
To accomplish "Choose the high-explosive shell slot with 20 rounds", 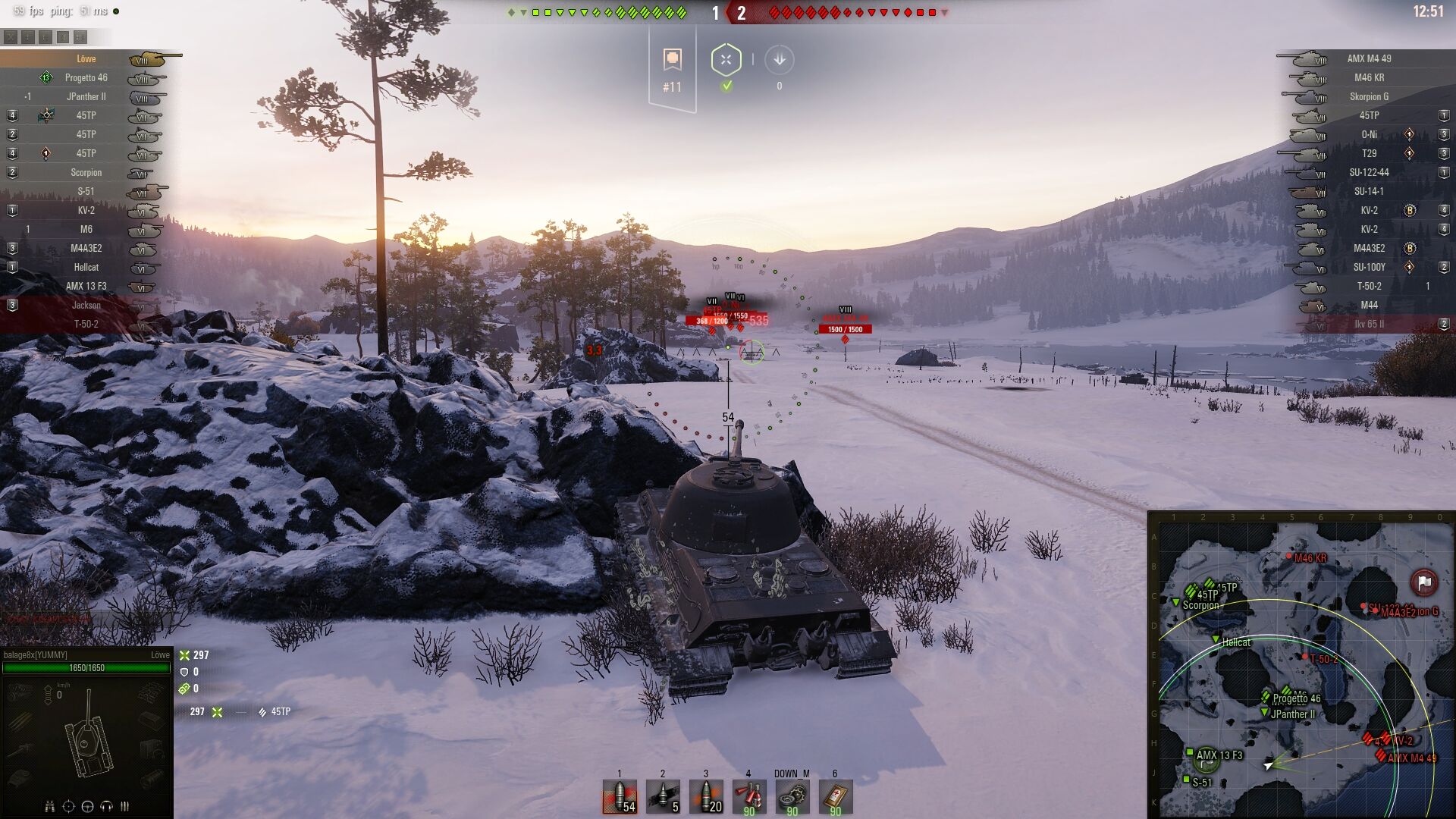I will 706,797.
